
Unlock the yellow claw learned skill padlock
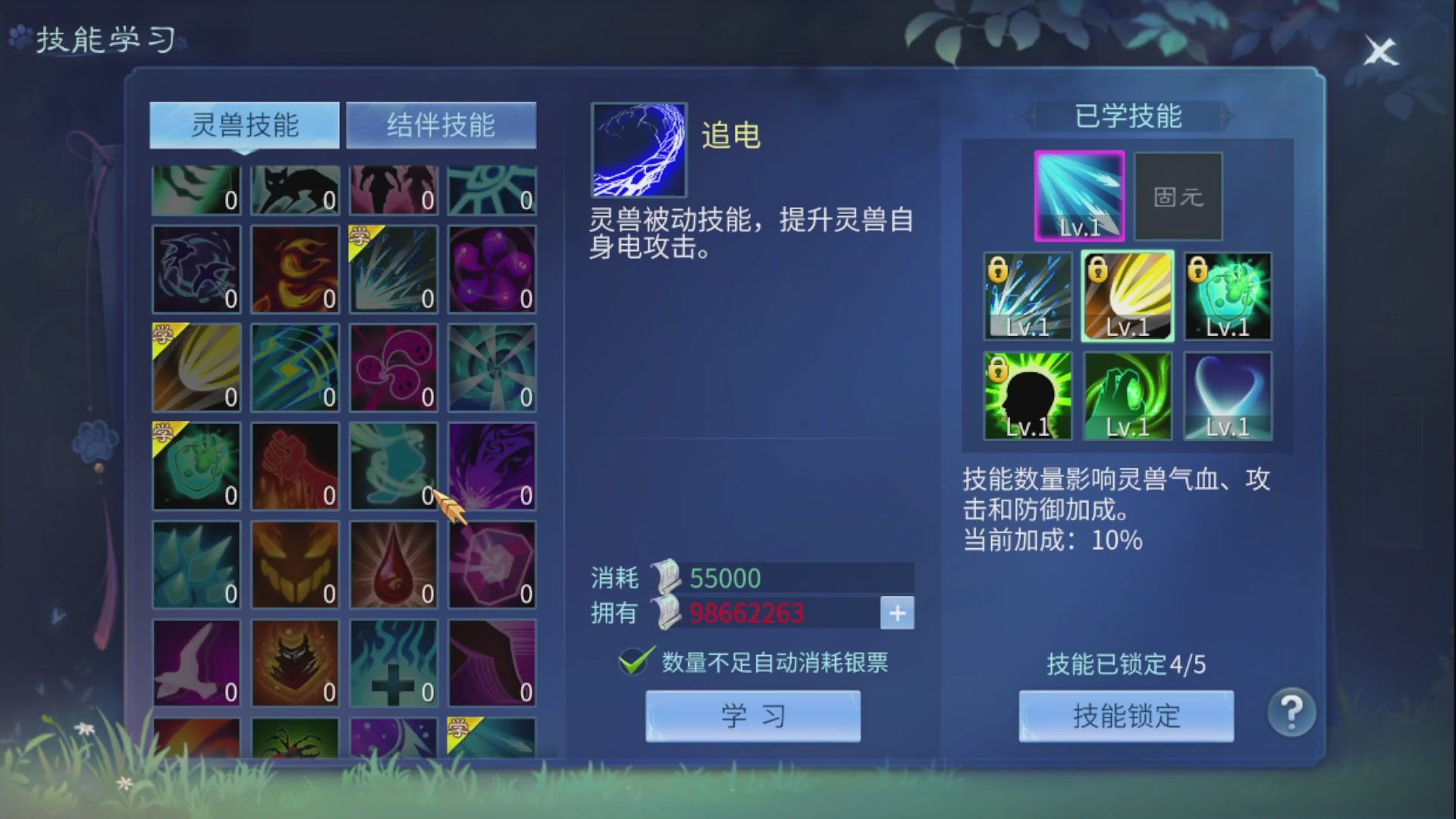pyautogui.click(x=1099, y=269)
